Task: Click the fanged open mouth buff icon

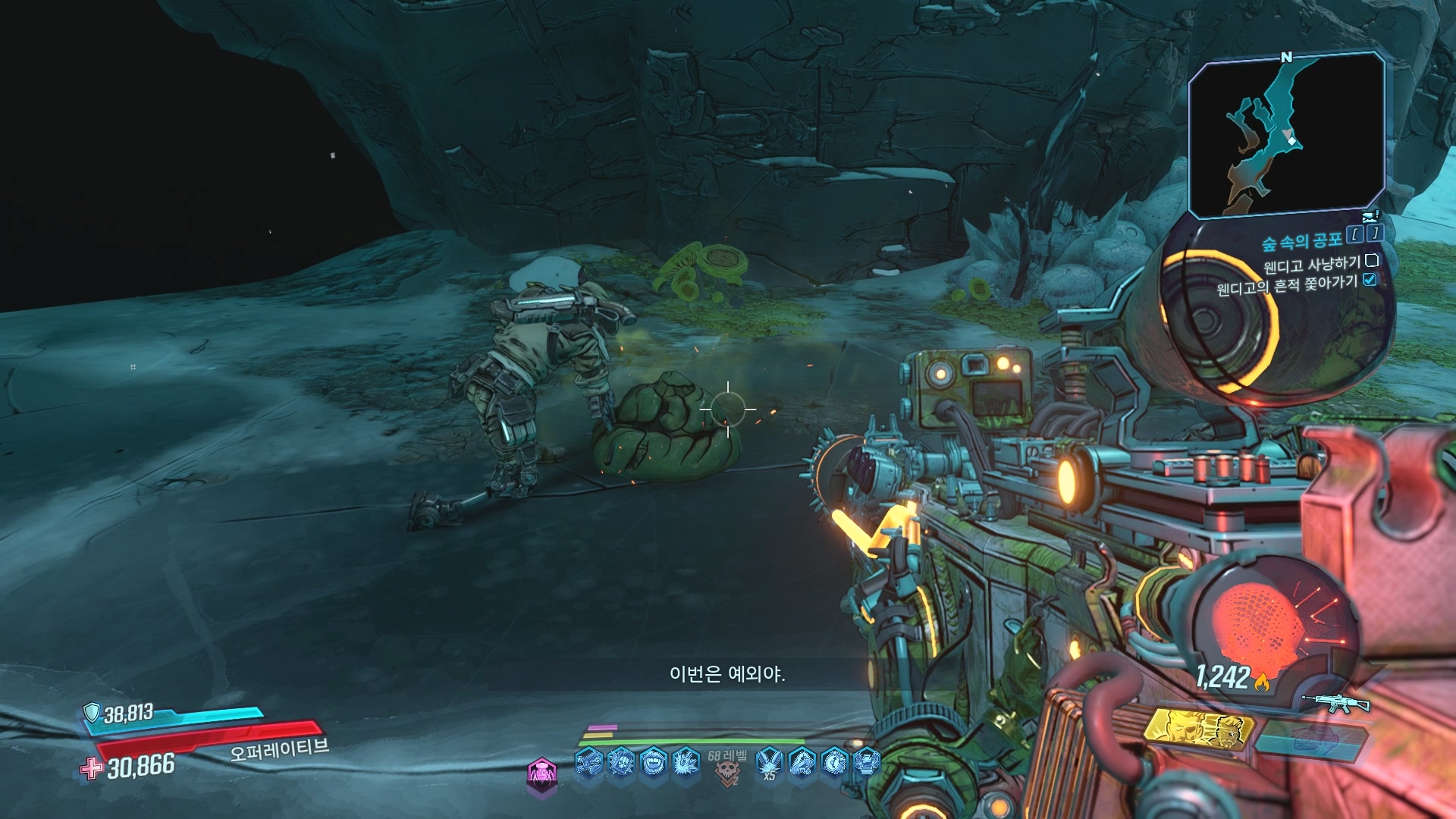Action: pos(653,761)
